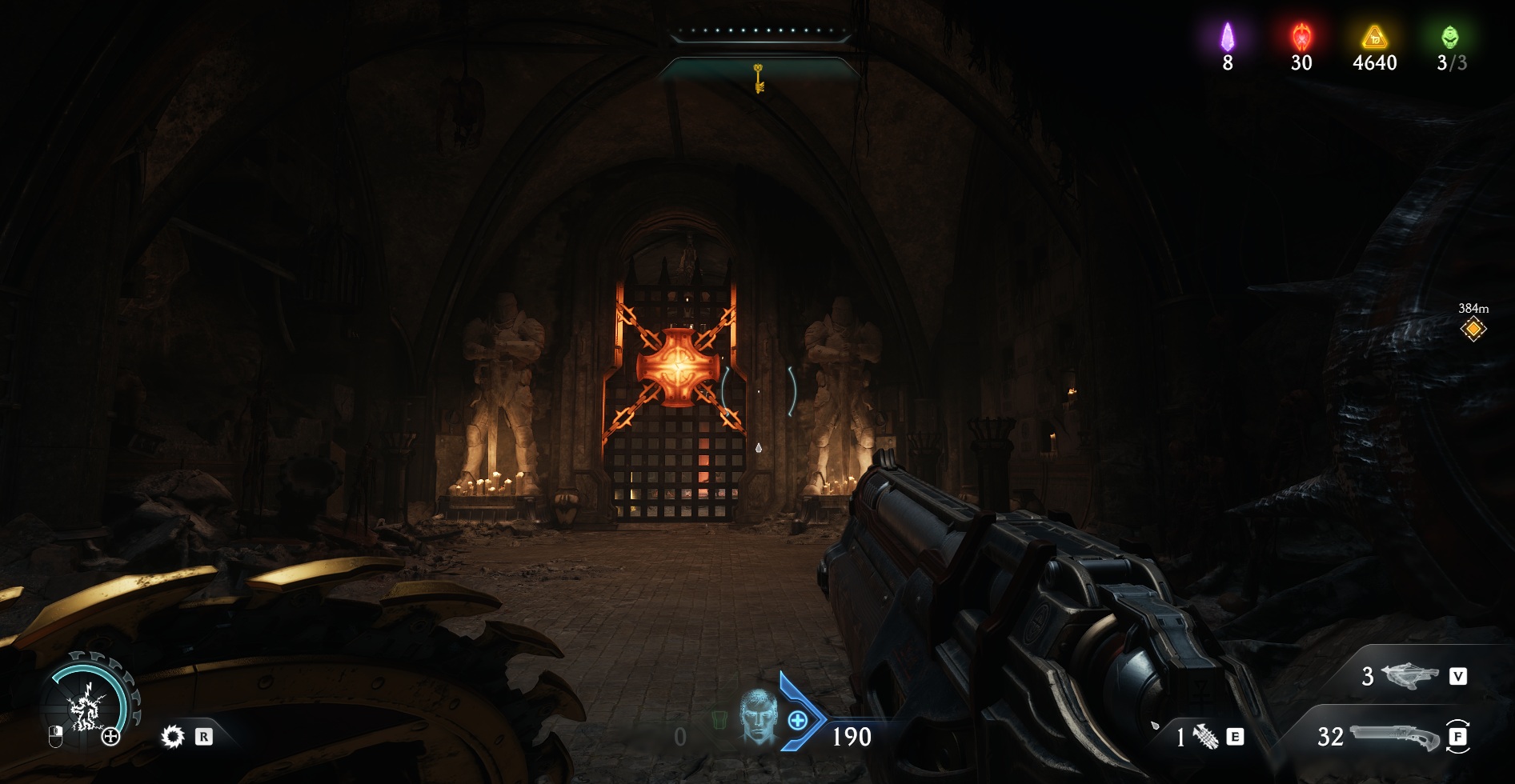Select the spiked flail weapon icon

click(x=1205, y=736)
